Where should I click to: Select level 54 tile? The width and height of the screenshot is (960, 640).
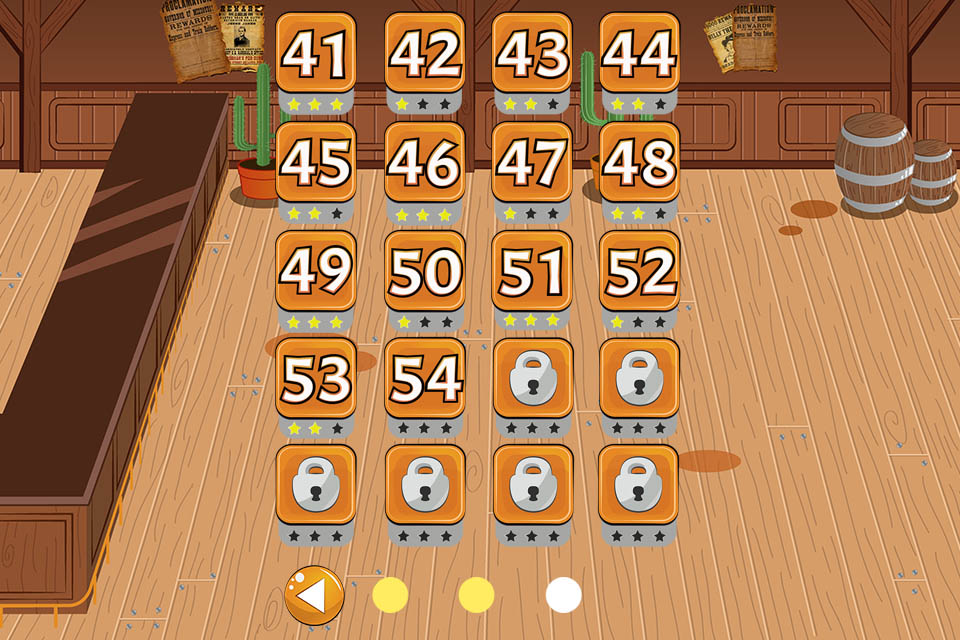[425, 378]
